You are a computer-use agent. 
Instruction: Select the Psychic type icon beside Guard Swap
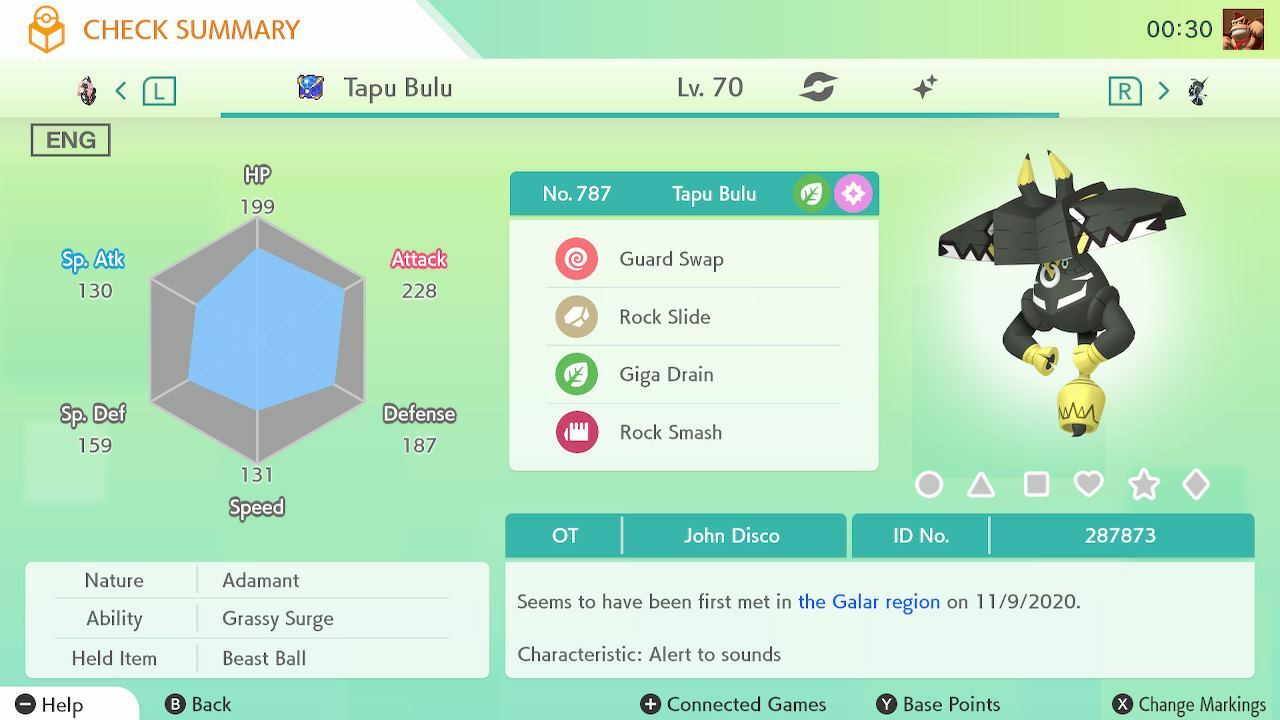pos(576,258)
